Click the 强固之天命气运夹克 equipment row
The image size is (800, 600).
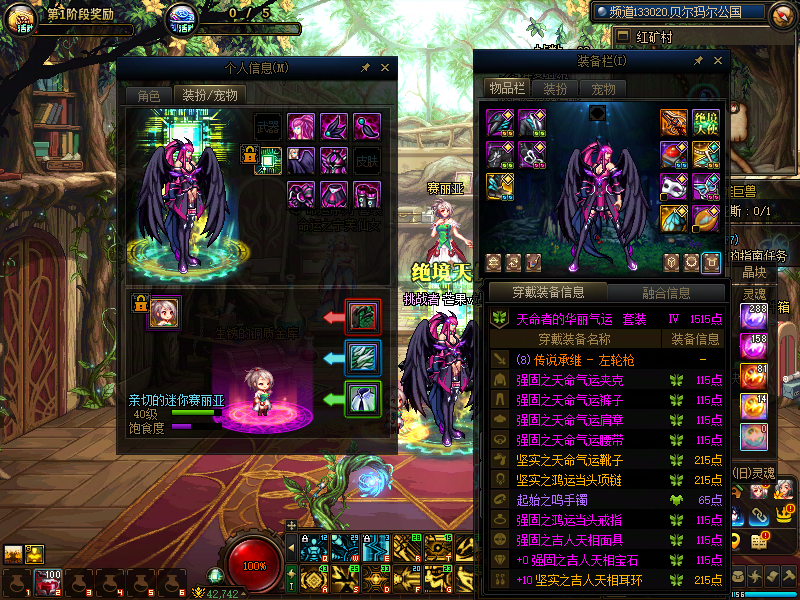pyautogui.click(x=570, y=380)
